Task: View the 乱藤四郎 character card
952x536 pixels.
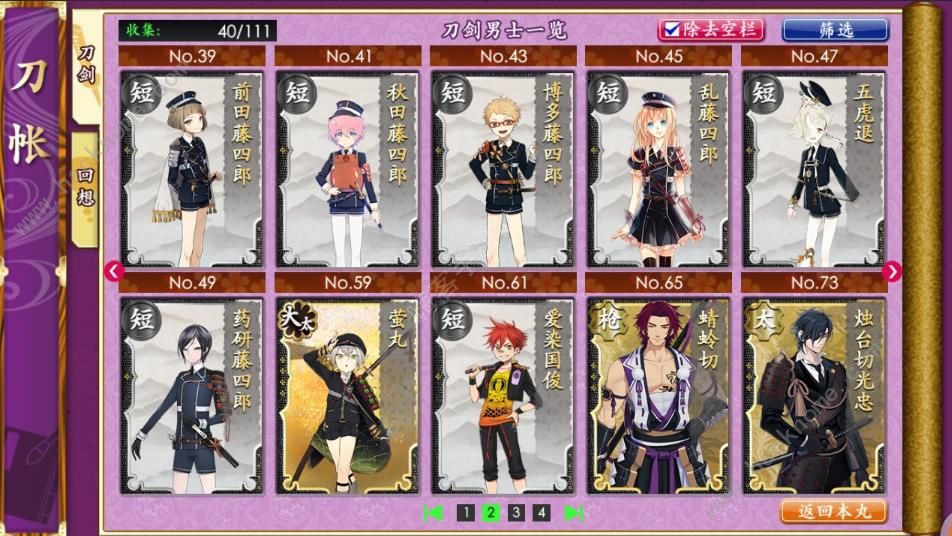Action: coord(659,167)
